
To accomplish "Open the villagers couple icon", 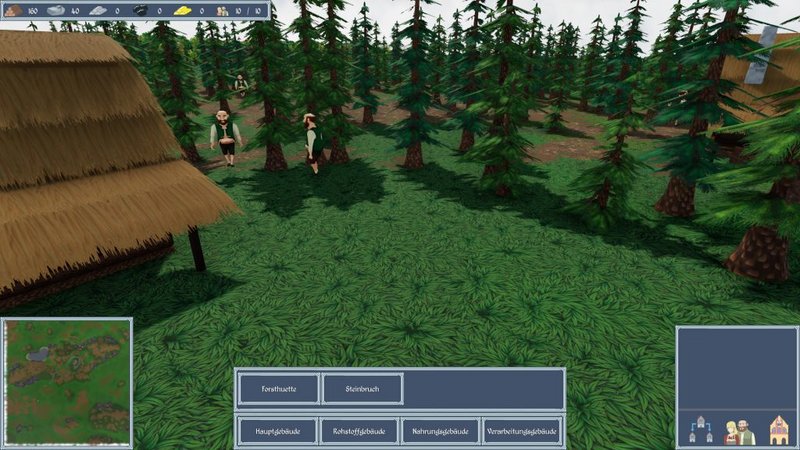I will (739, 432).
